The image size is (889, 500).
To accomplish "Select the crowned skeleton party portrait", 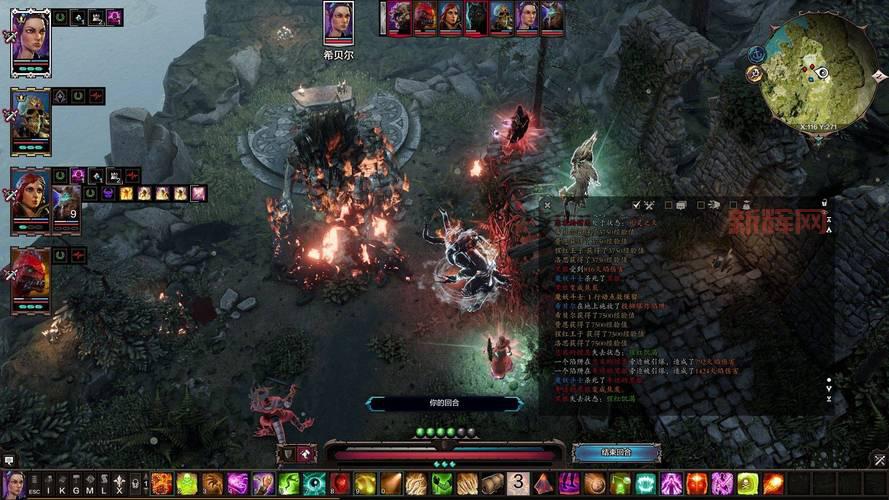I will [30, 117].
